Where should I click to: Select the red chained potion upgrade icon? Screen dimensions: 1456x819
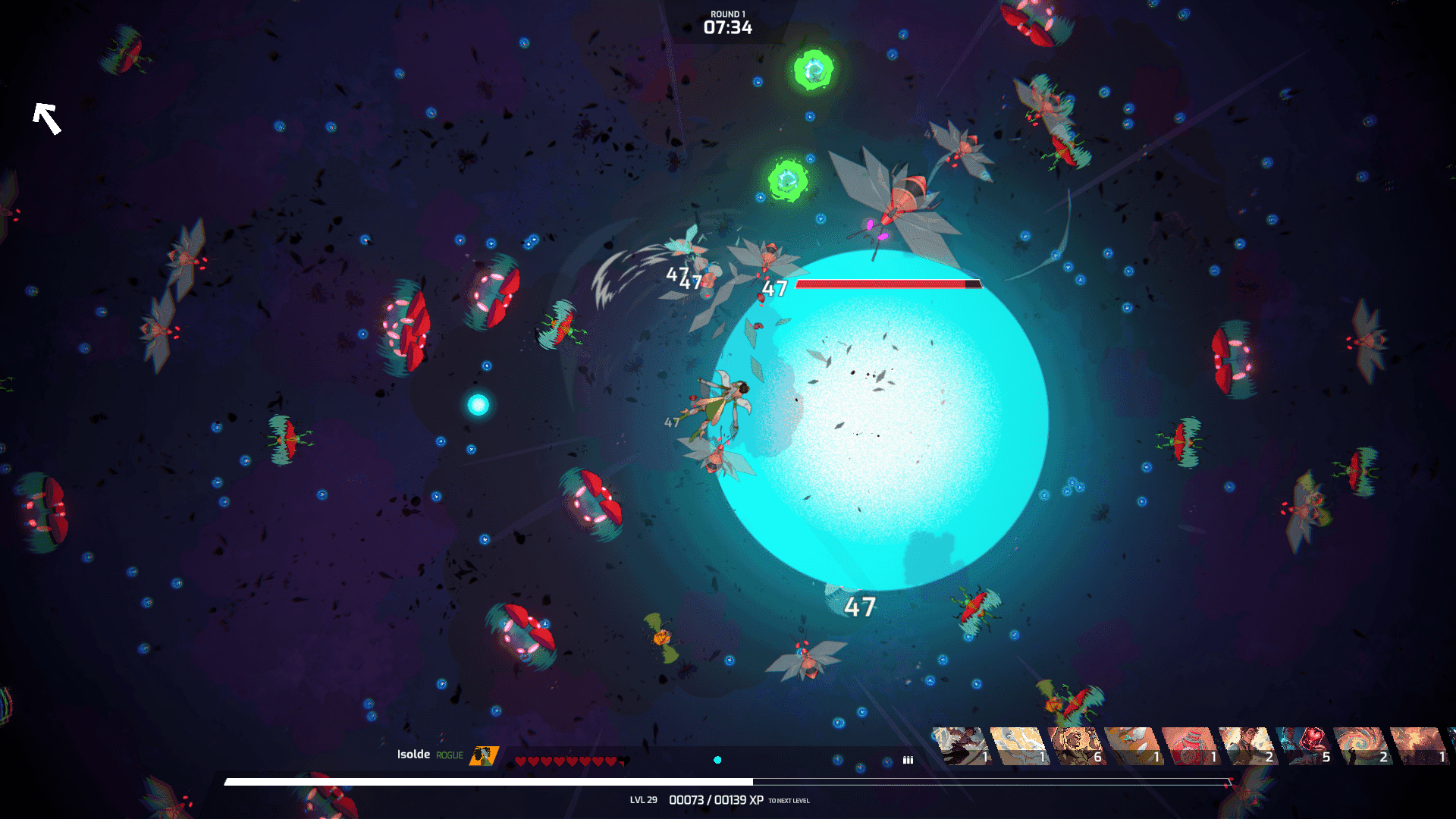[1191, 746]
